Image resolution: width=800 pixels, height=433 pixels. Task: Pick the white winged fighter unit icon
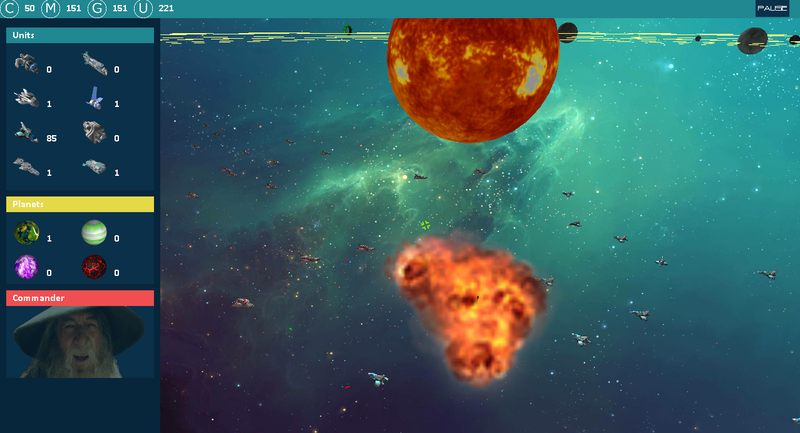click(26, 99)
